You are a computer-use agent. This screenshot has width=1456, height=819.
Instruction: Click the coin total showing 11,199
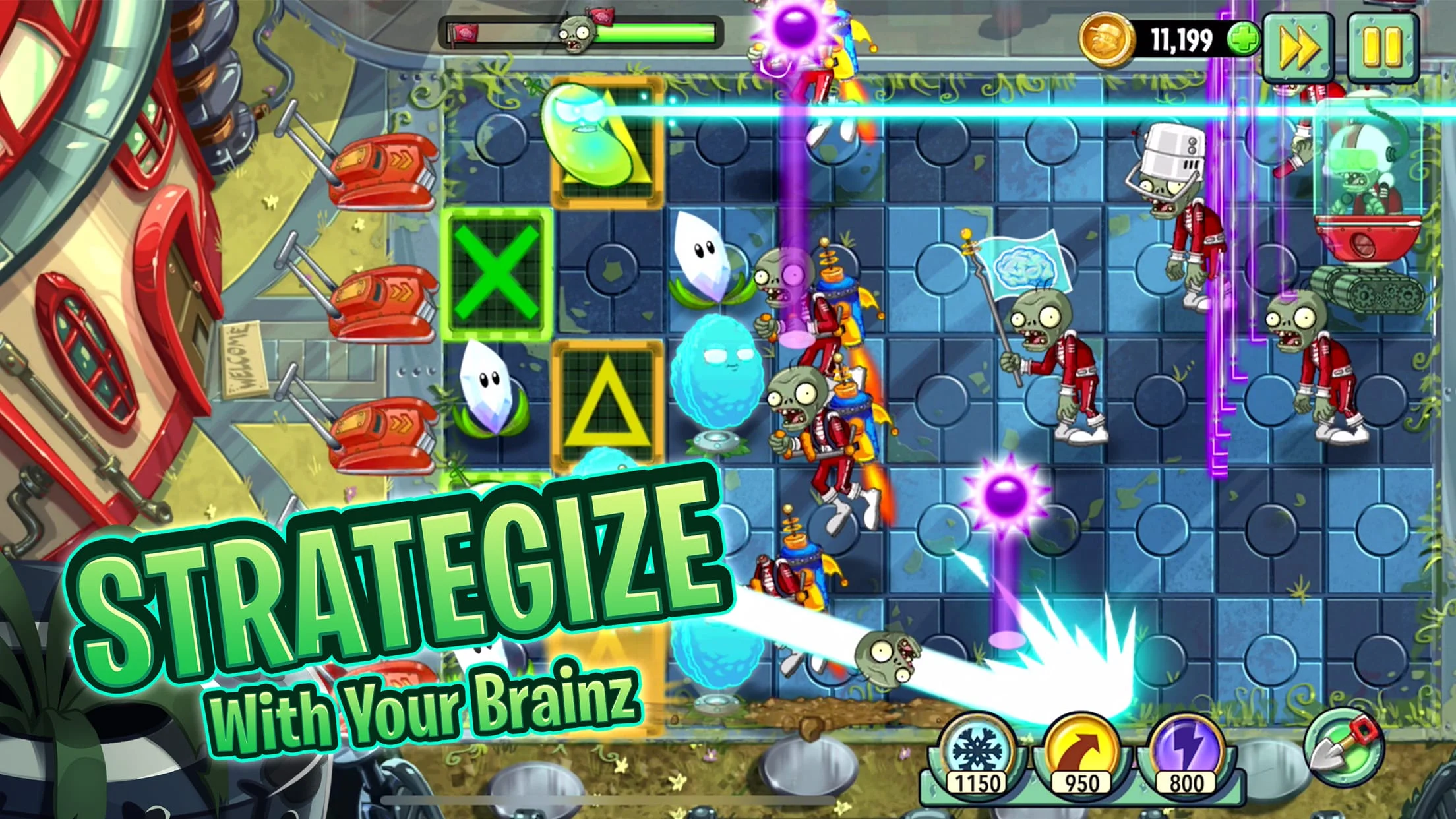[1182, 38]
